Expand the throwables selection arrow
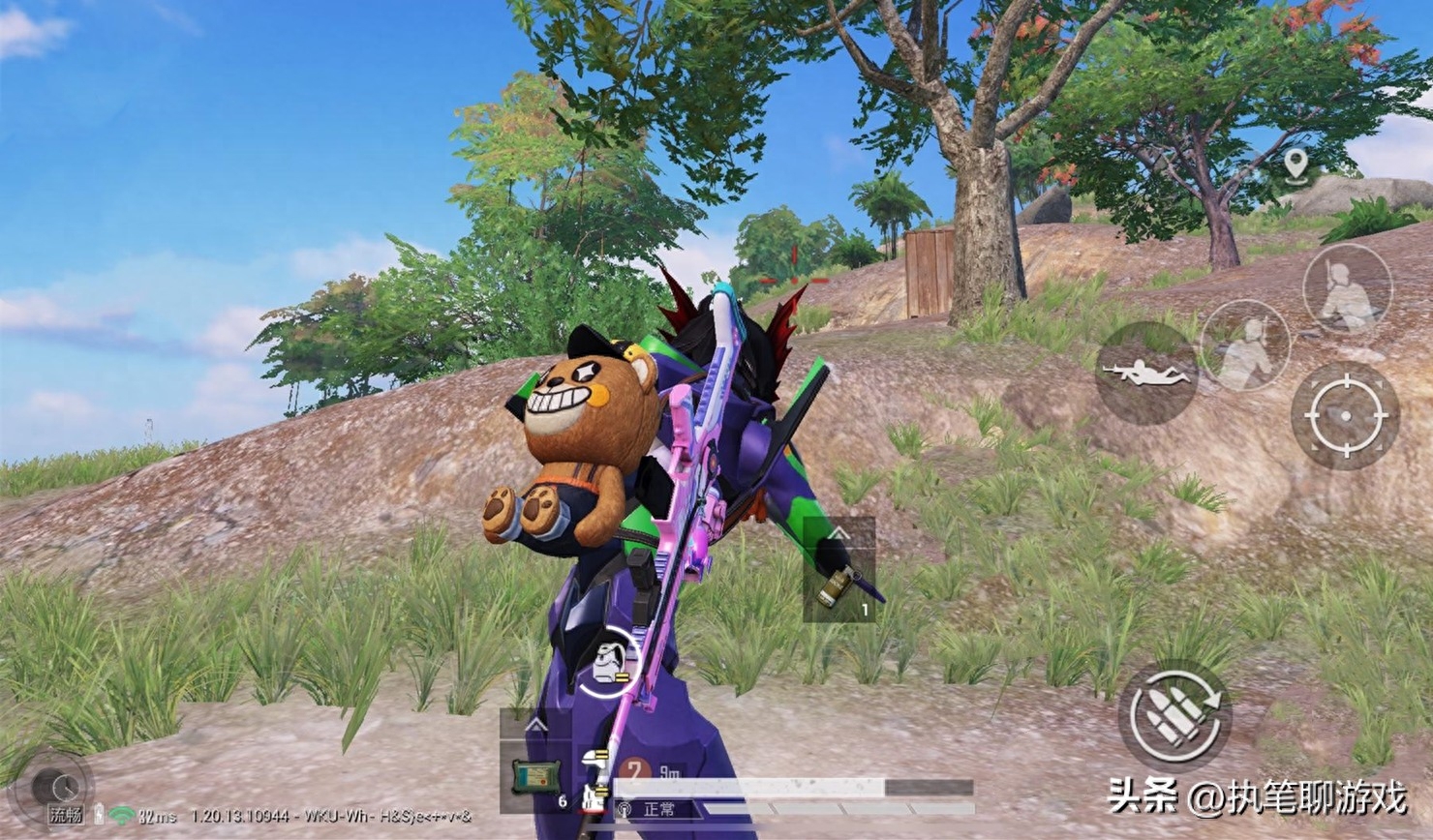1433x840 pixels. [838, 533]
